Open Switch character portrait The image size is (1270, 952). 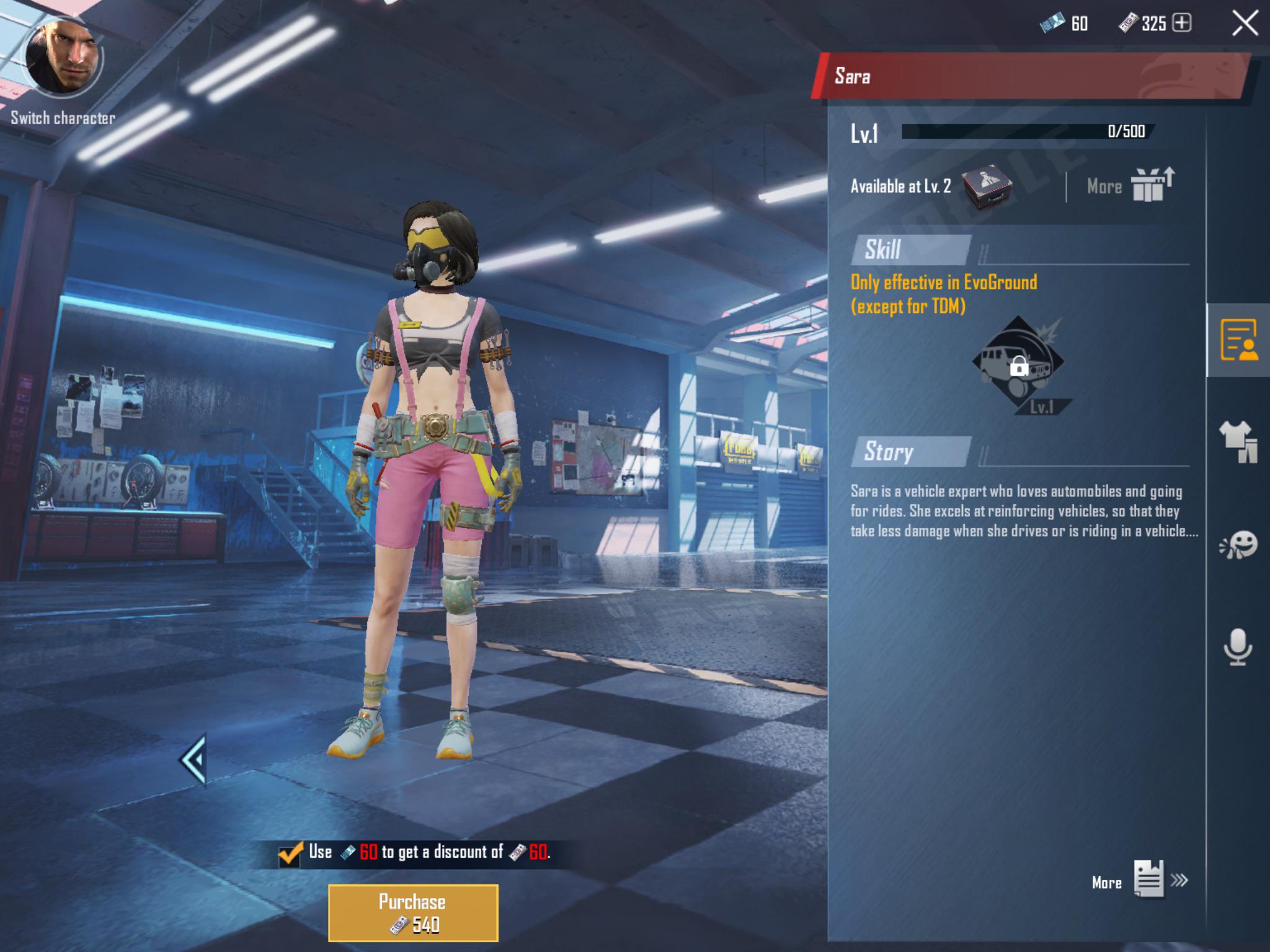[x=62, y=59]
